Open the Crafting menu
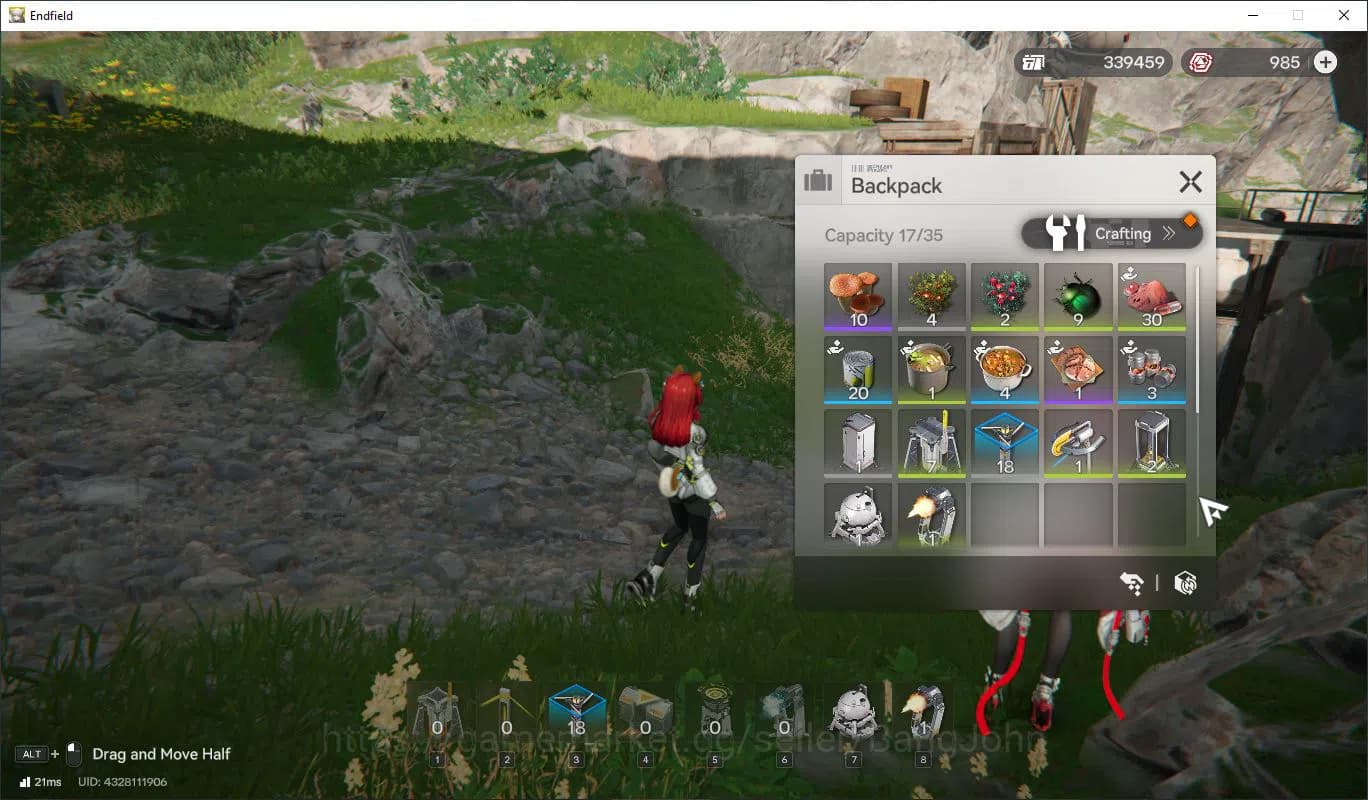Image resolution: width=1368 pixels, height=800 pixels. (1112, 234)
